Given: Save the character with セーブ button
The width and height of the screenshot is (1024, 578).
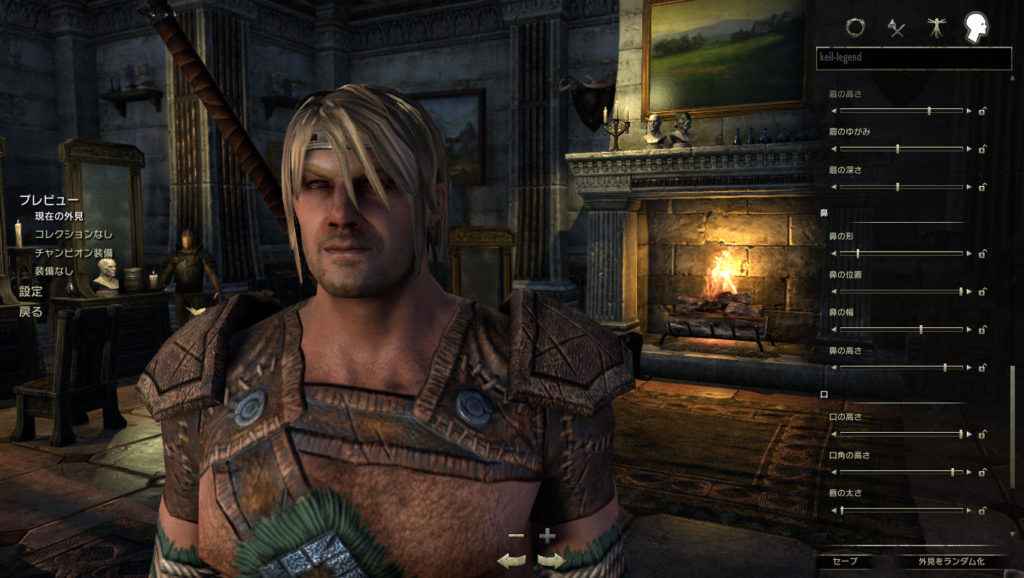Looking at the screenshot, I should (x=845, y=561).
